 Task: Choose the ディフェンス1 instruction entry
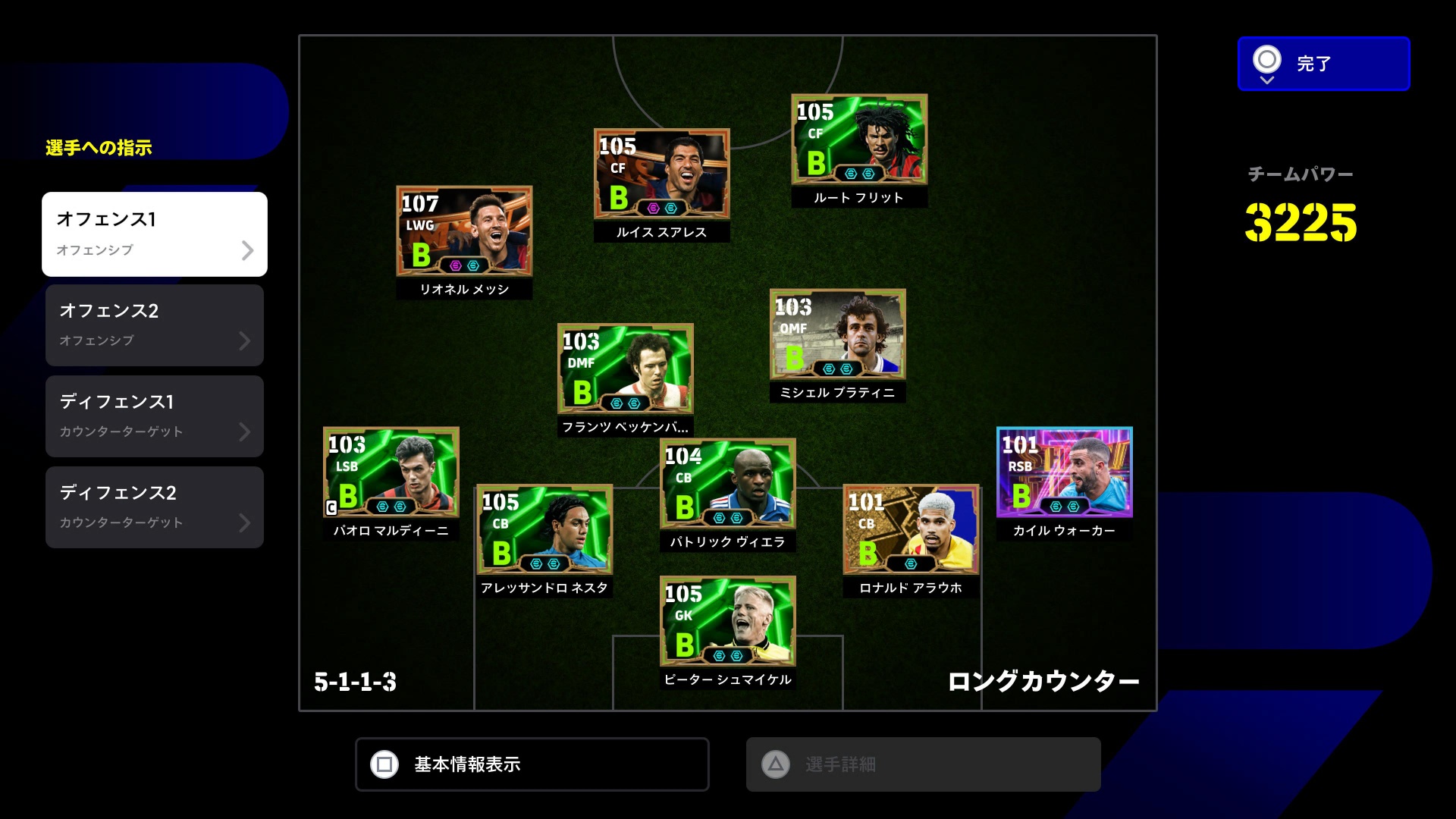(155, 416)
